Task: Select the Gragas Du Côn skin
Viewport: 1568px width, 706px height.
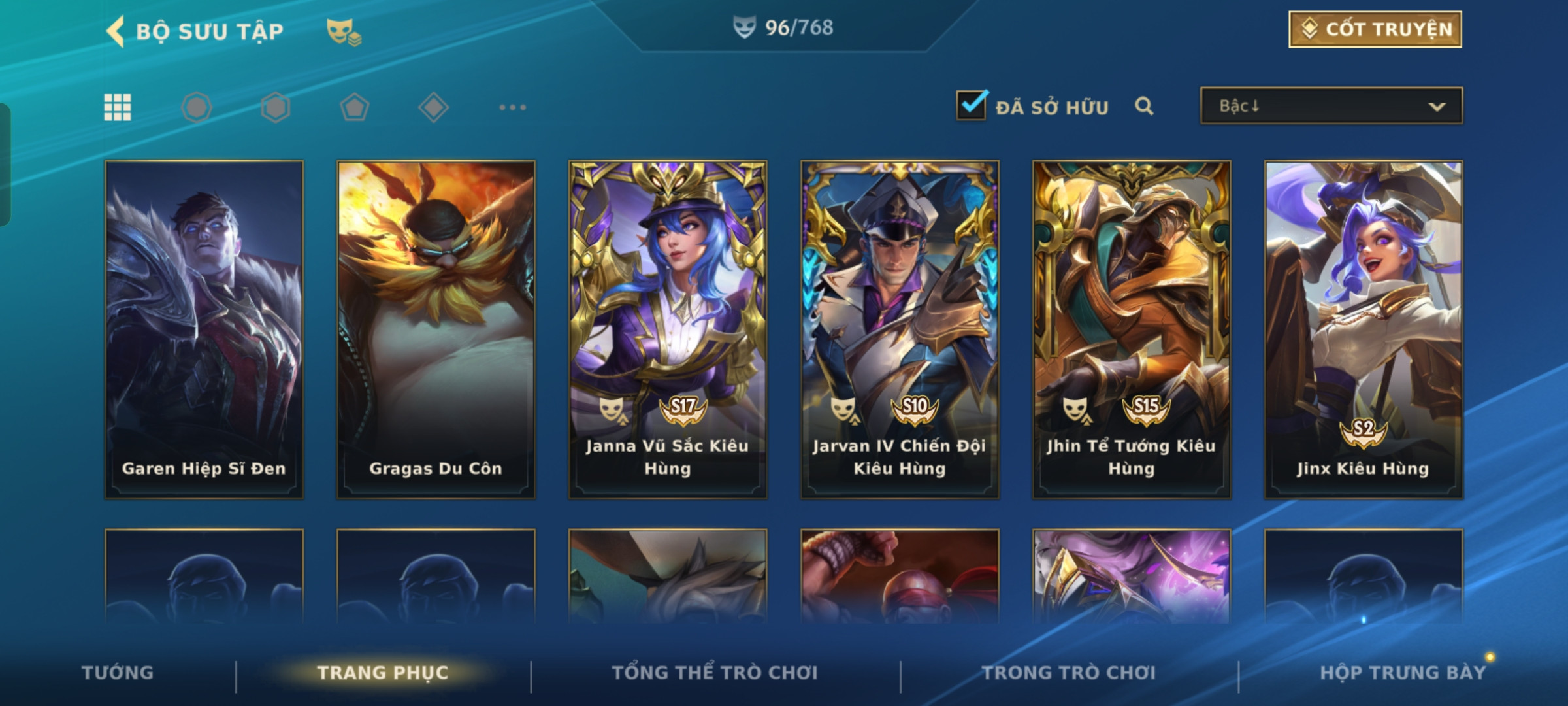Action: 436,329
